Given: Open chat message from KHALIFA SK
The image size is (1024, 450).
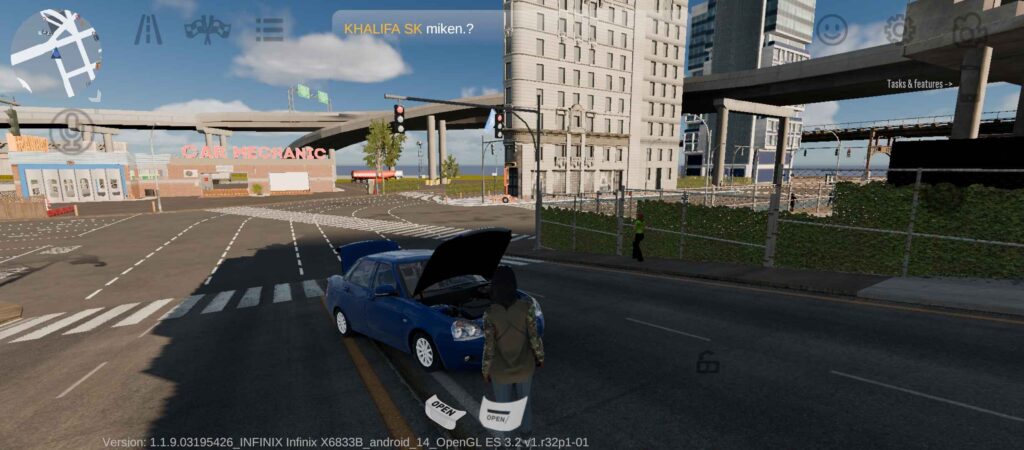Looking at the screenshot, I should coord(418,28).
